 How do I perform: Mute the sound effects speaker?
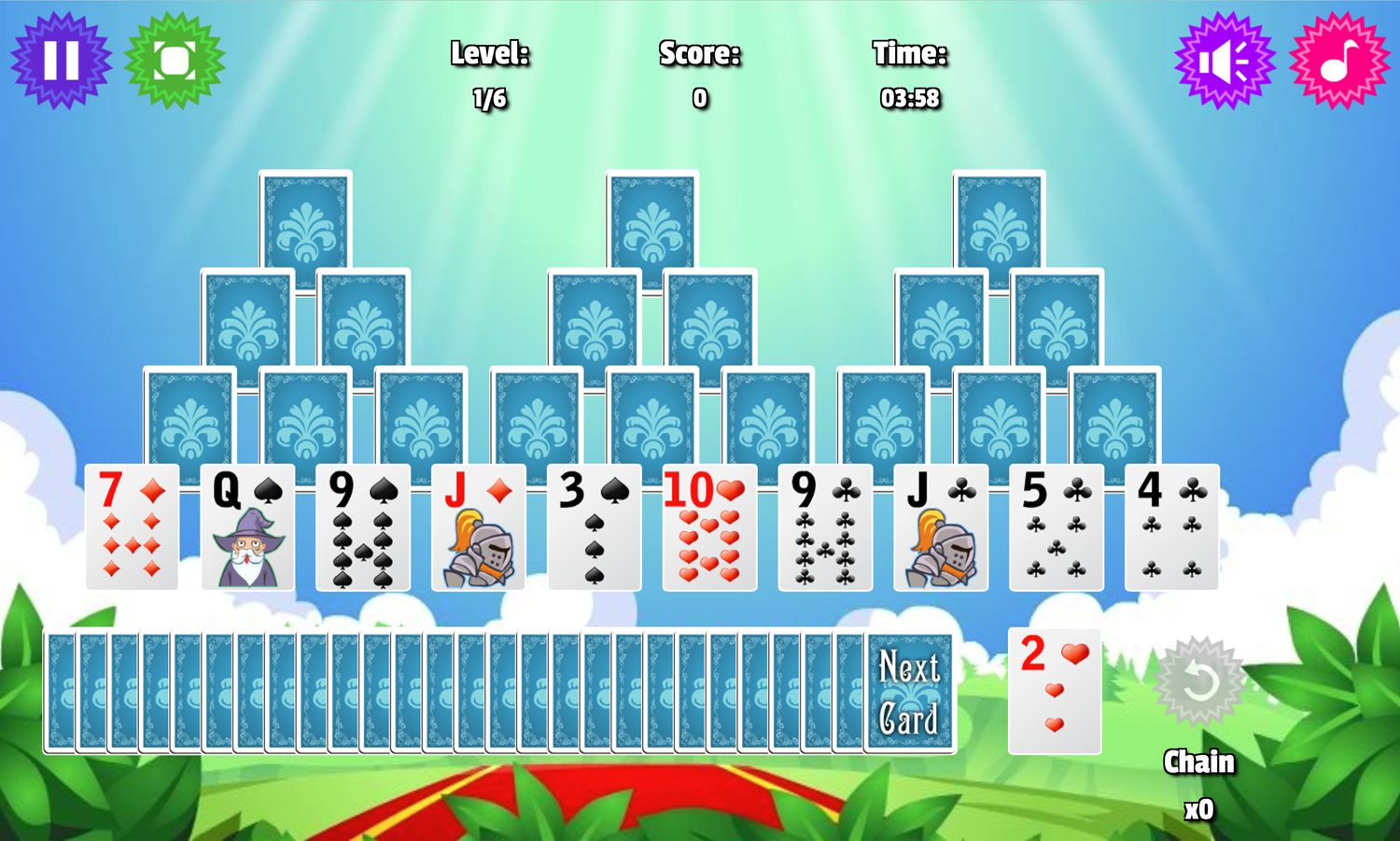1225,61
